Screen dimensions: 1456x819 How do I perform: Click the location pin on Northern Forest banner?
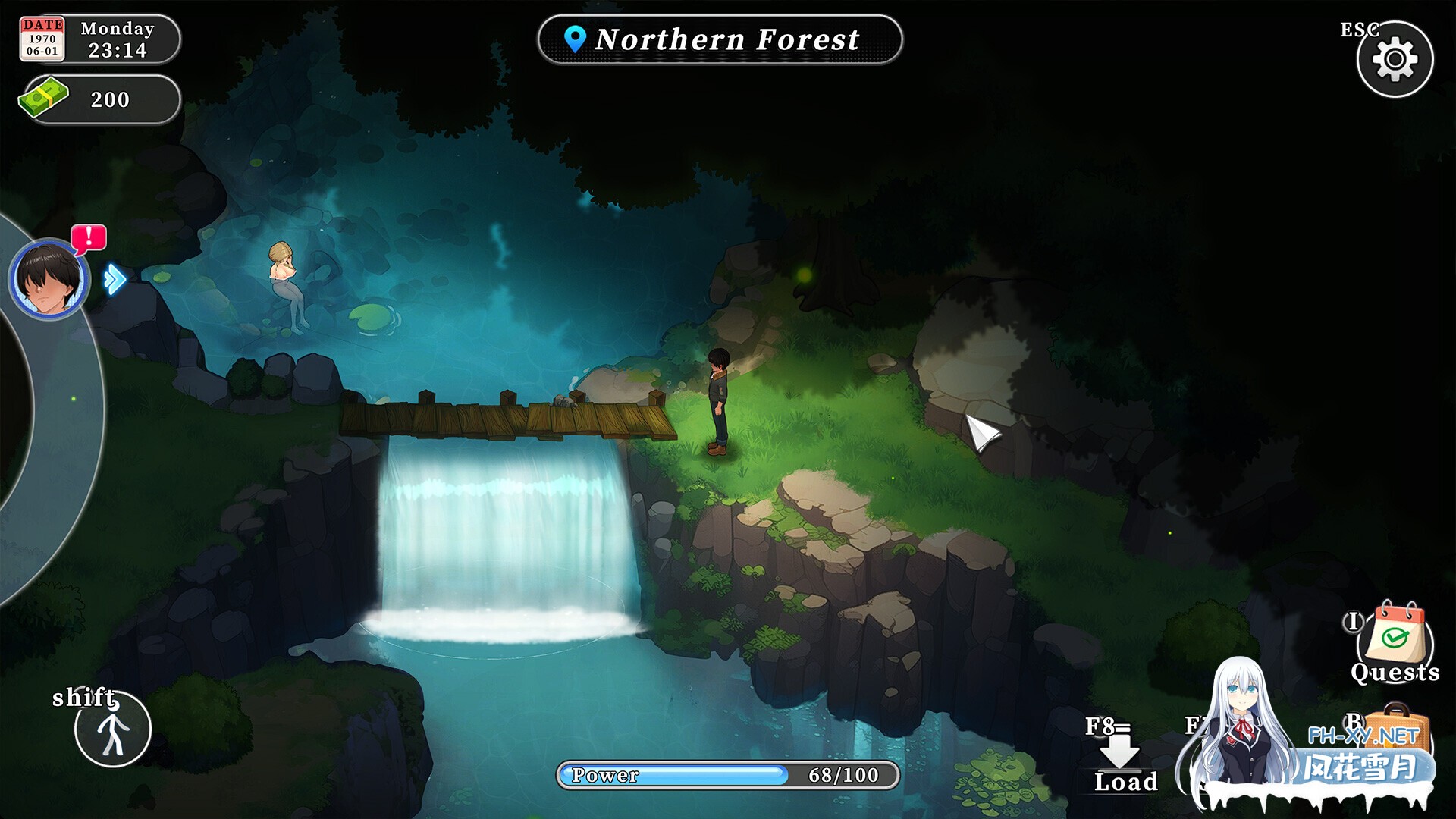(574, 39)
